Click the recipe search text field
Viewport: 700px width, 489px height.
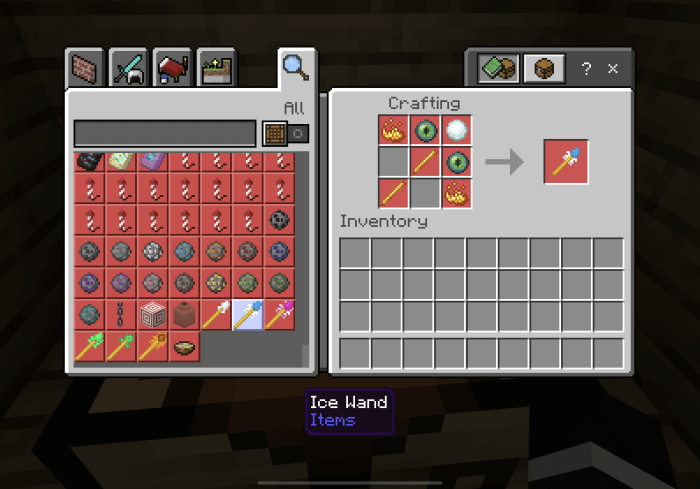[x=165, y=134]
